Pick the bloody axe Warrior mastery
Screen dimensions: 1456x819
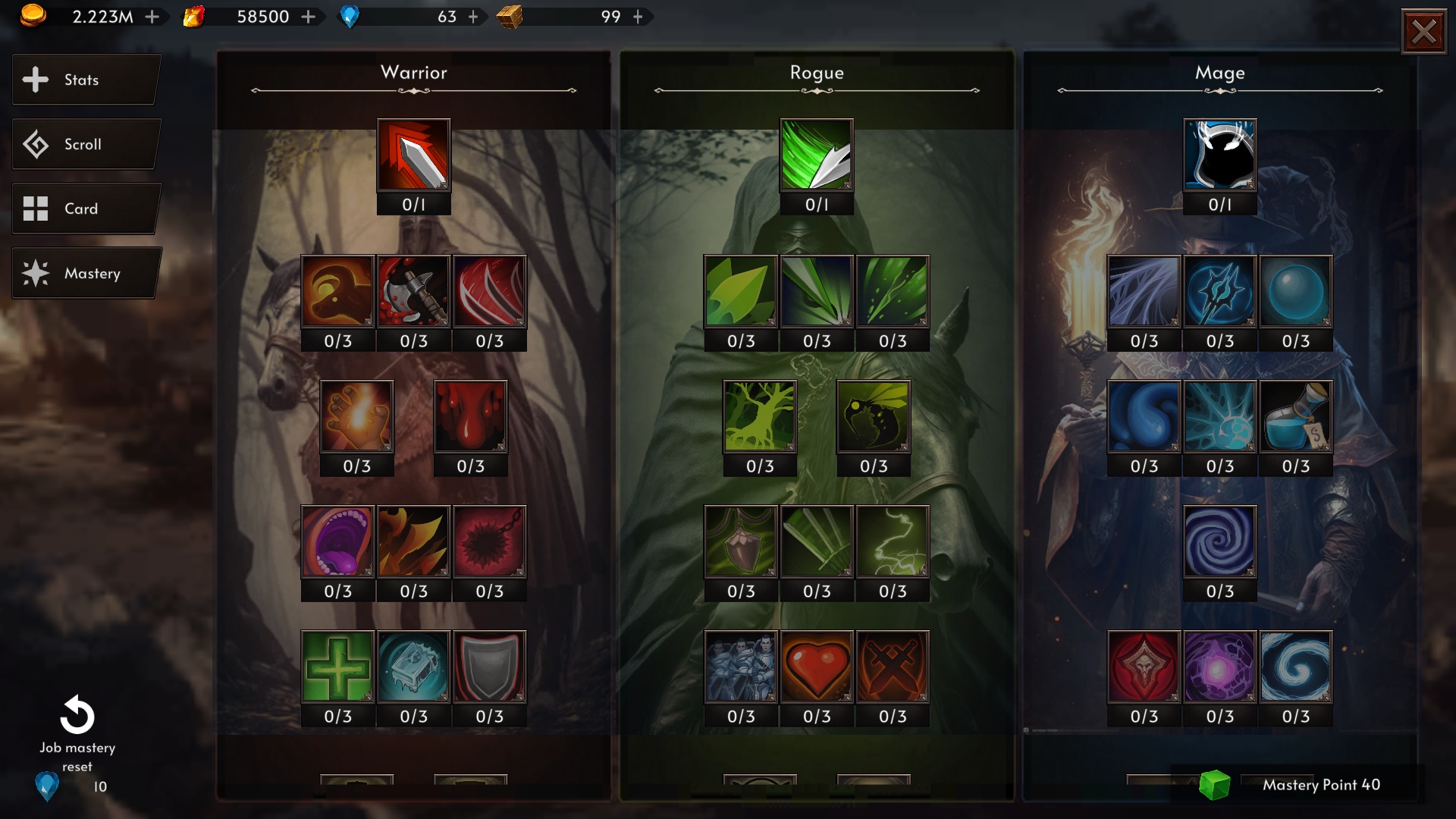pos(413,291)
